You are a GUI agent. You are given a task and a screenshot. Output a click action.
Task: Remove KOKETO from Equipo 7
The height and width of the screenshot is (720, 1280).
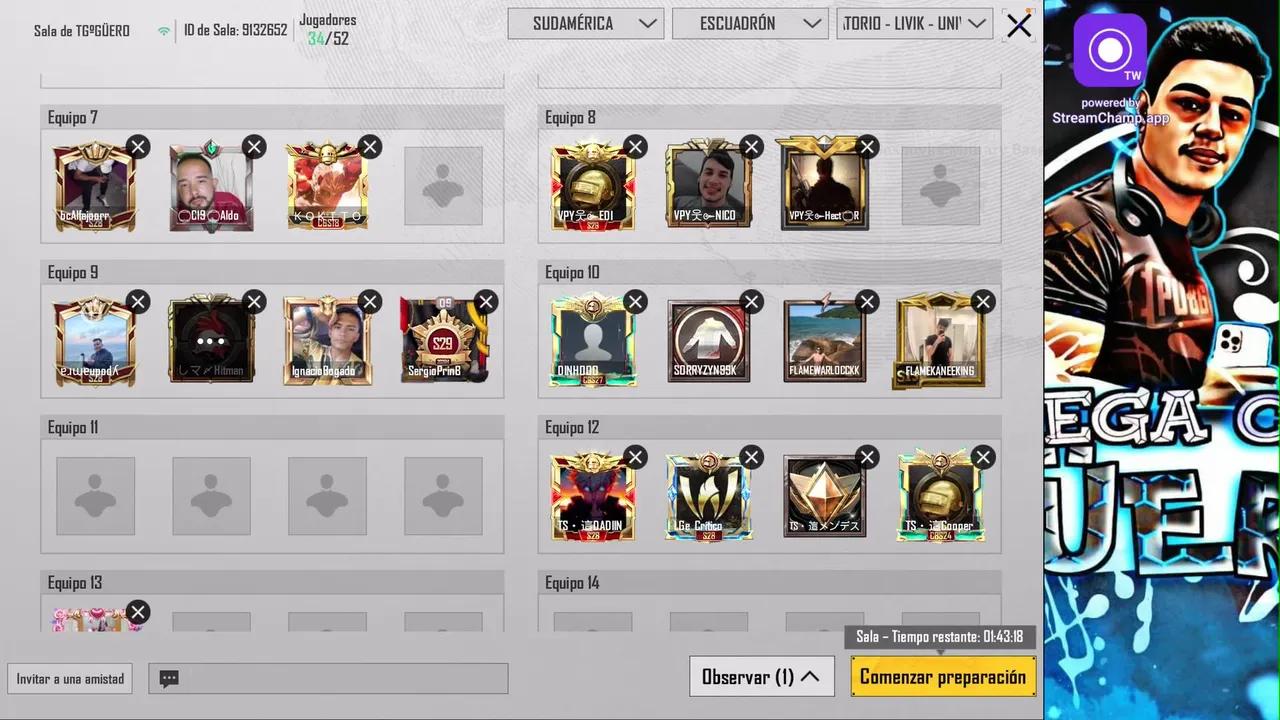[x=369, y=147]
